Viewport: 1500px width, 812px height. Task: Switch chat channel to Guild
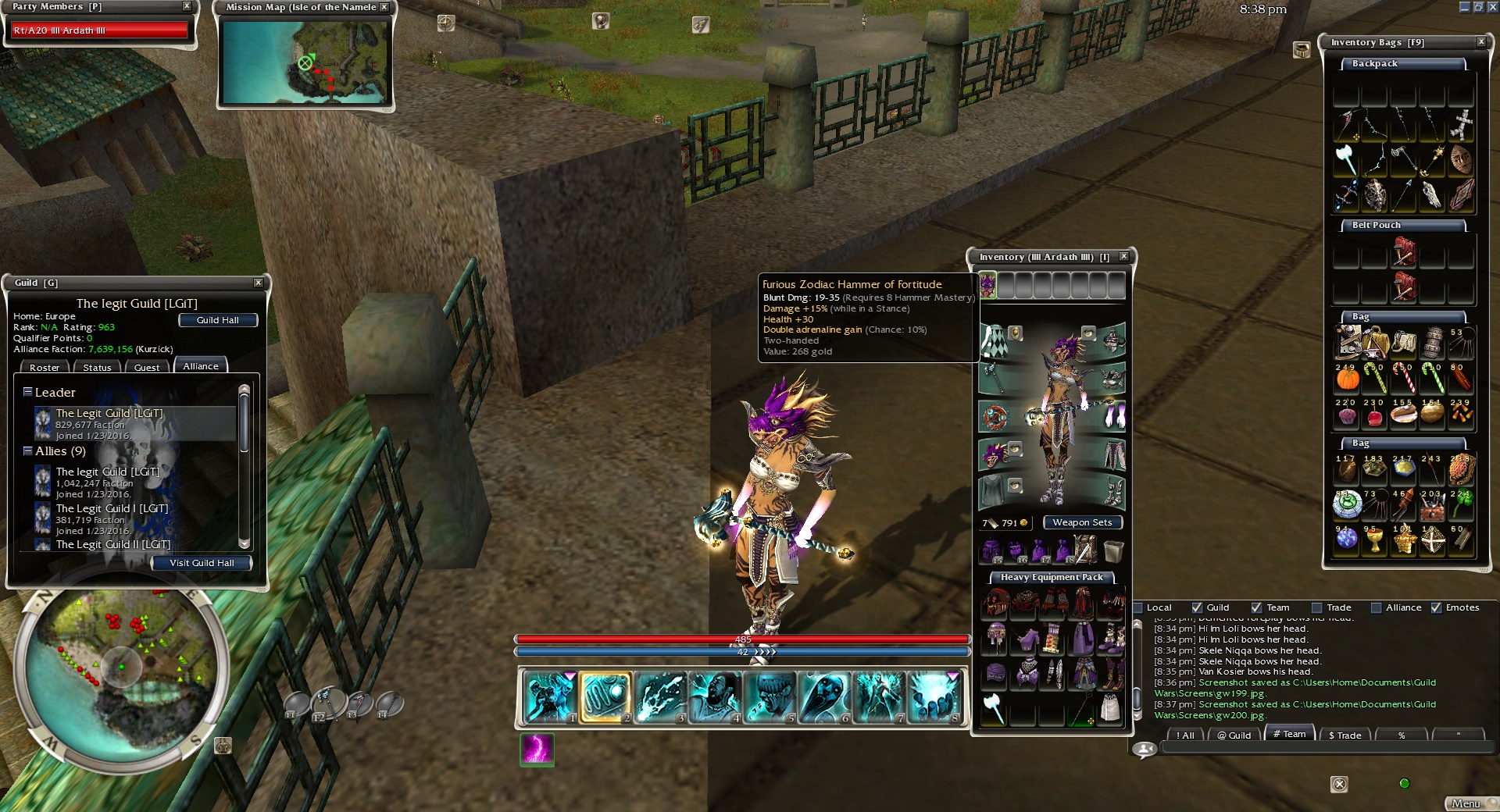click(1234, 735)
